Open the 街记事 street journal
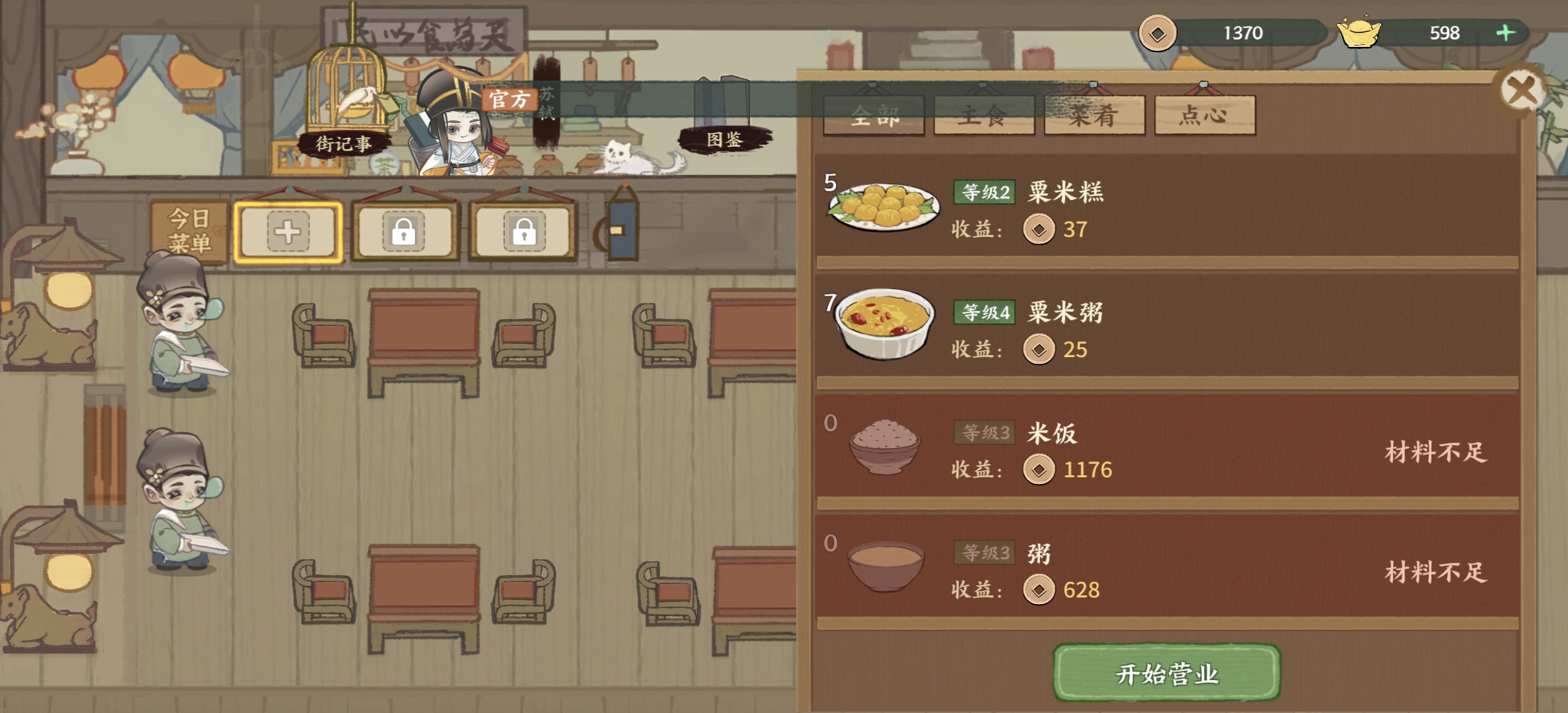This screenshot has width=1568, height=713. (x=344, y=145)
